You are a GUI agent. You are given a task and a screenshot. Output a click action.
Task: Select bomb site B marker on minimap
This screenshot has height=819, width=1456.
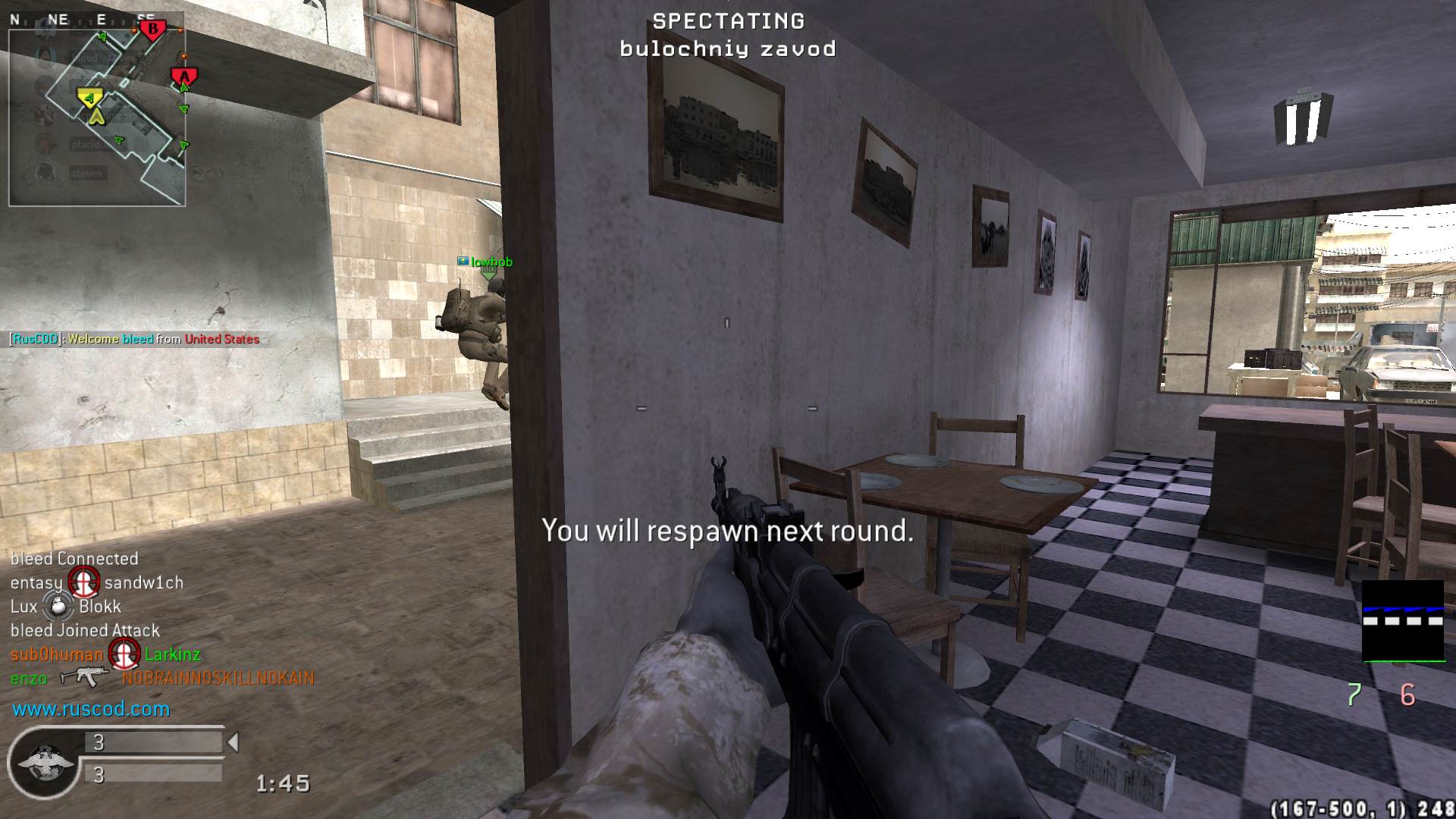point(153,30)
